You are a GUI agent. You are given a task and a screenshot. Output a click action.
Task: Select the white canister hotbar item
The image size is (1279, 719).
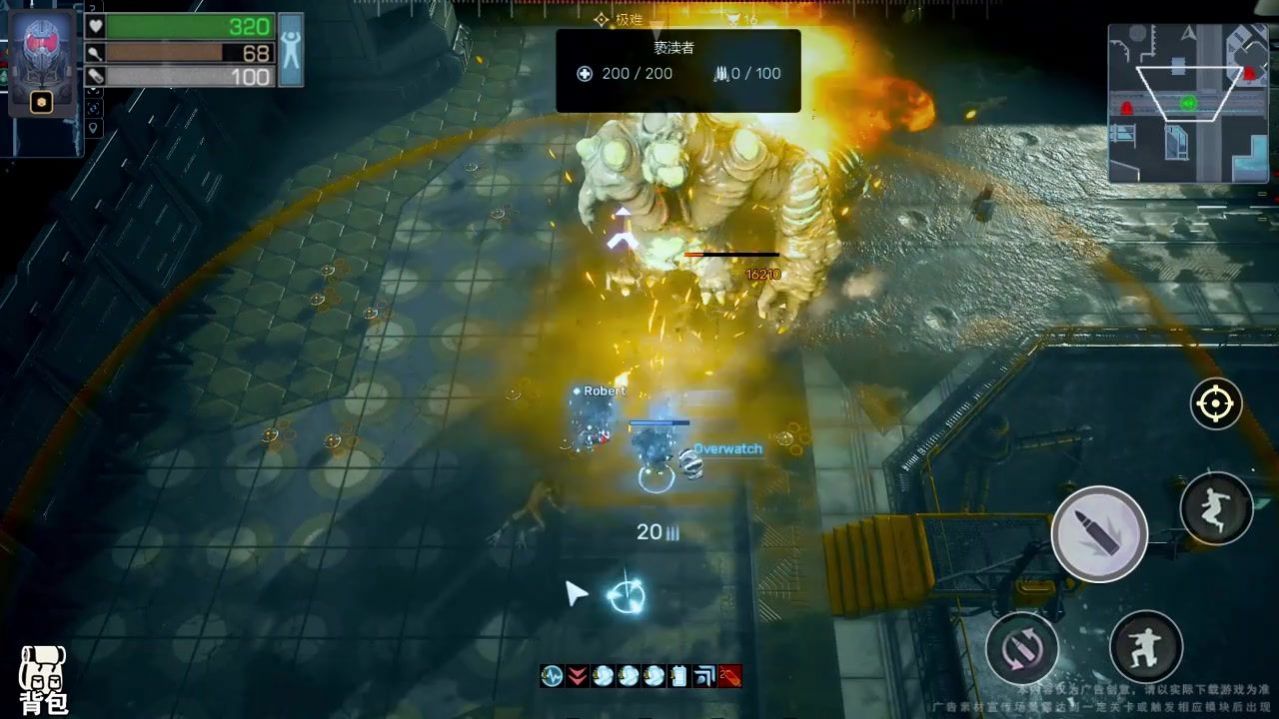pyautogui.click(x=680, y=676)
